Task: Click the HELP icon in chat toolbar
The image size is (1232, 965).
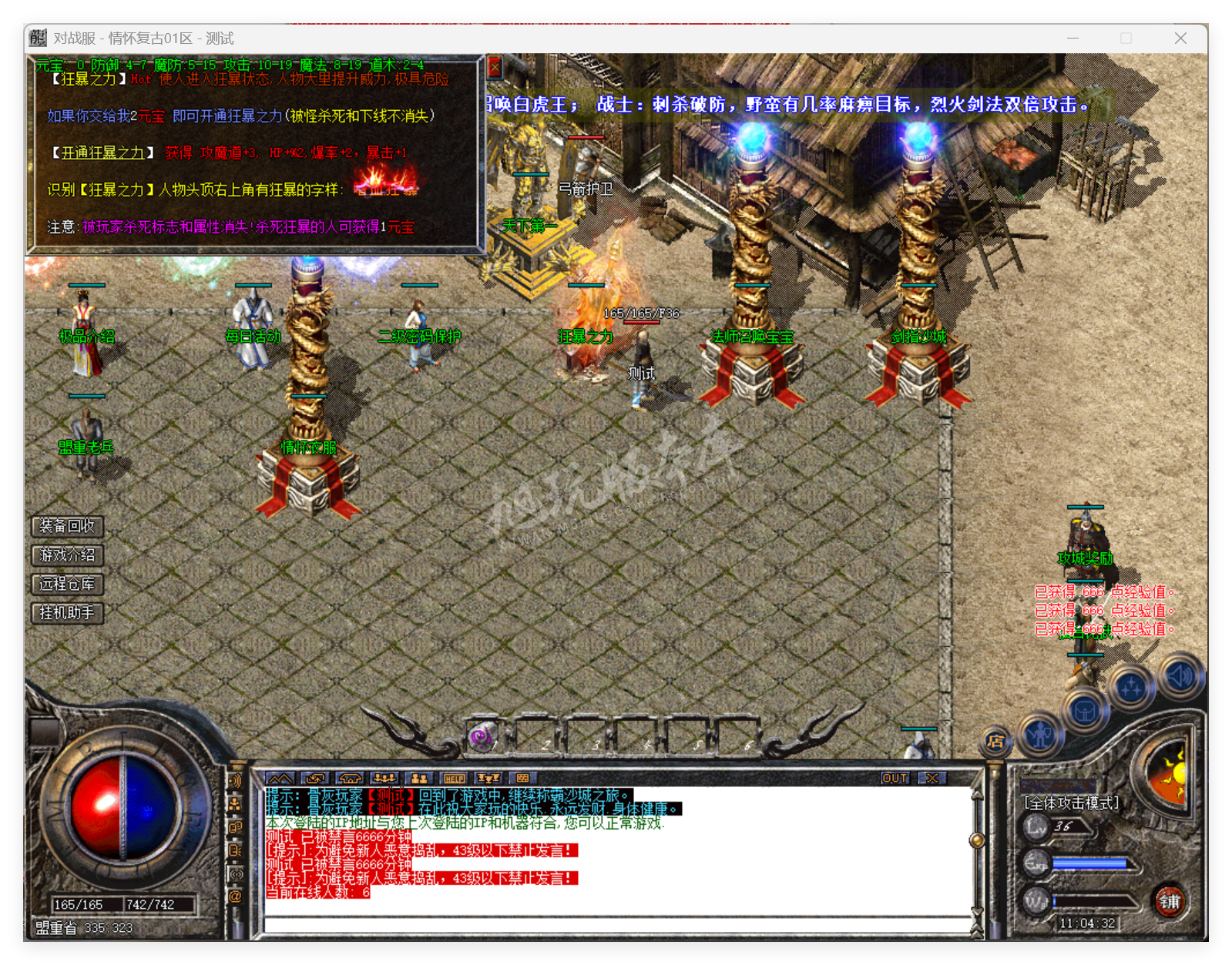Action: 455,779
